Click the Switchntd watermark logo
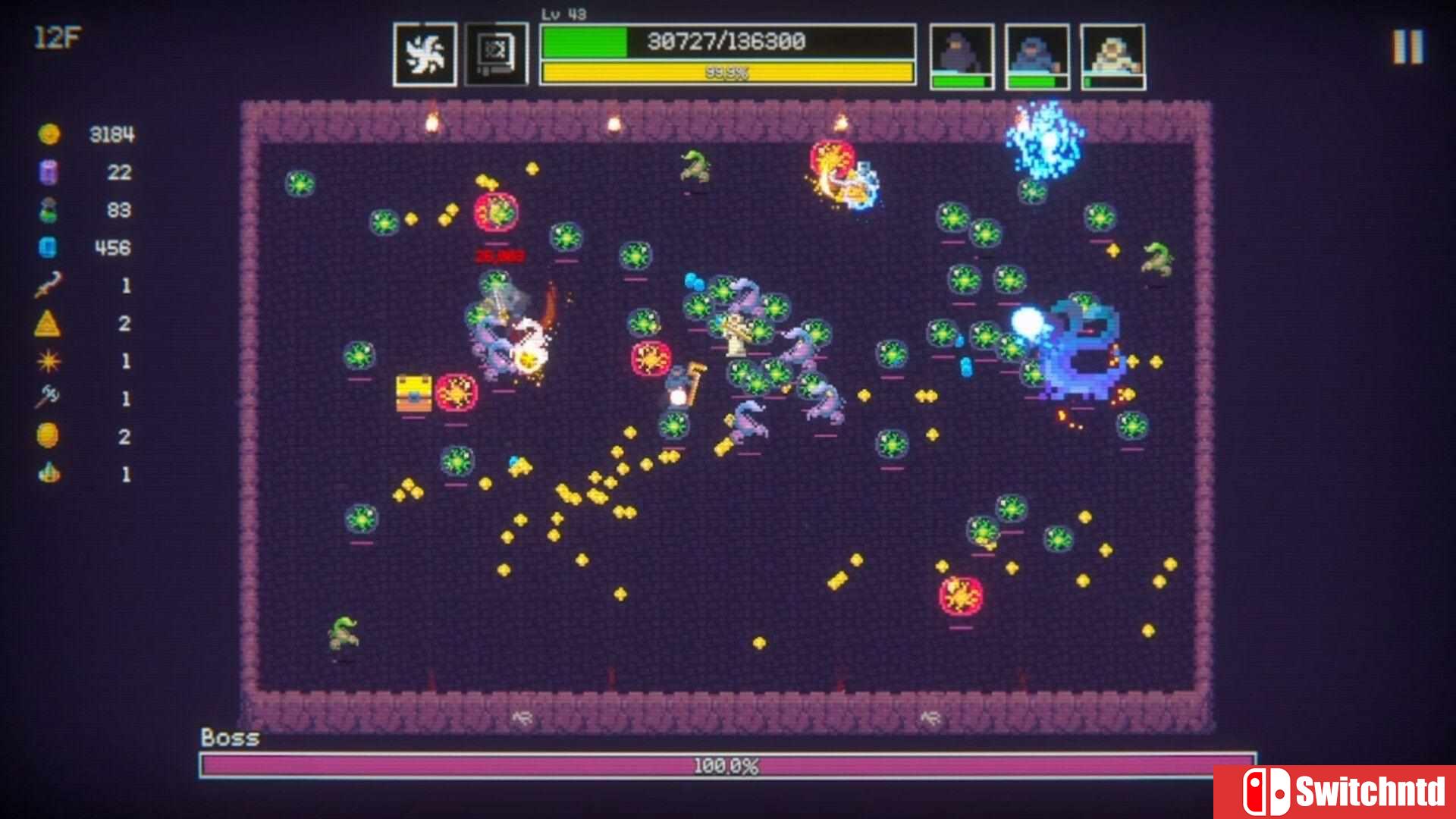The width and height of the screenshot is (1456, 819). point(1335,792)
